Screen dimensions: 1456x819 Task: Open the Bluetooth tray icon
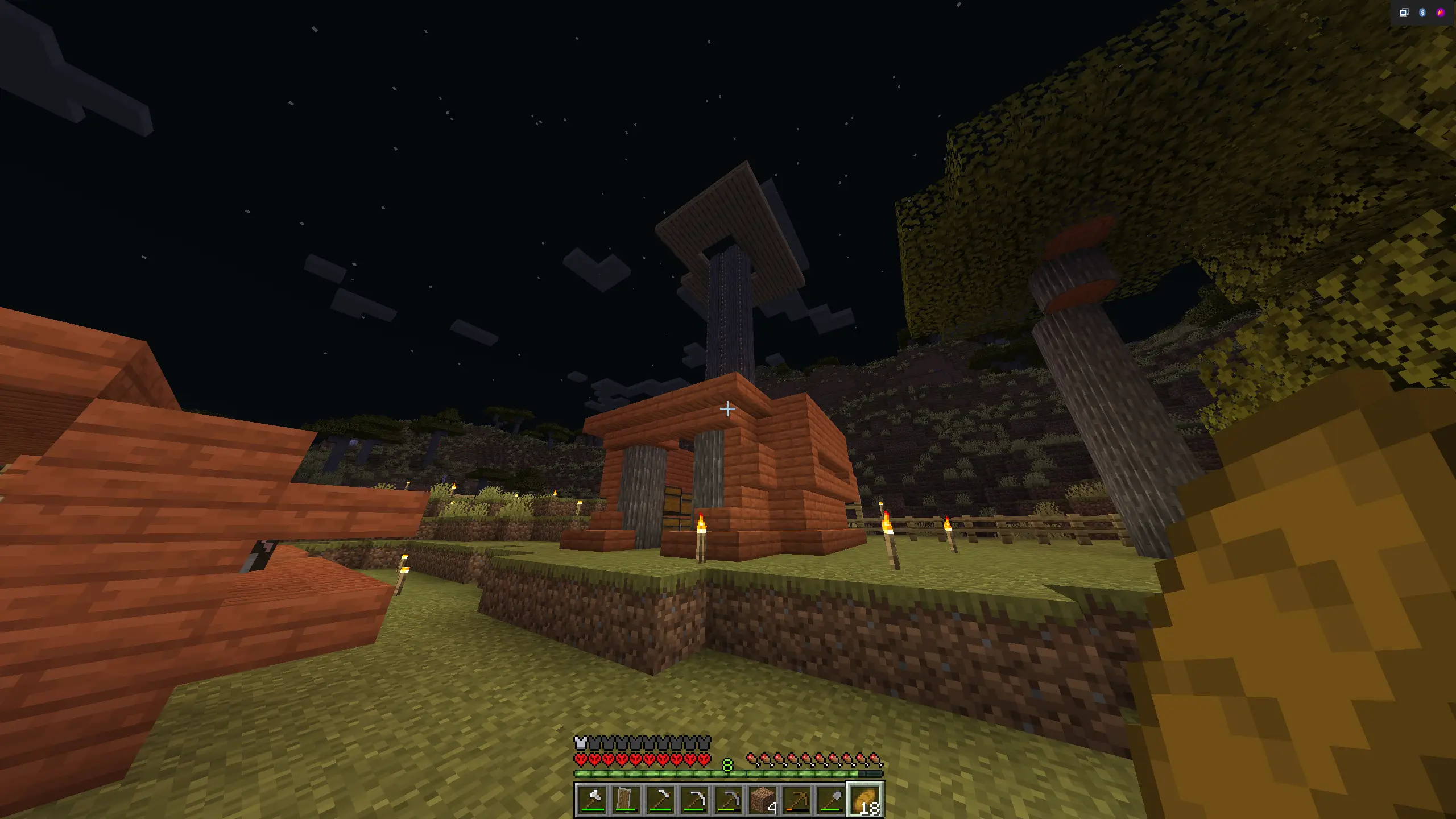[x=1422, y=13]
